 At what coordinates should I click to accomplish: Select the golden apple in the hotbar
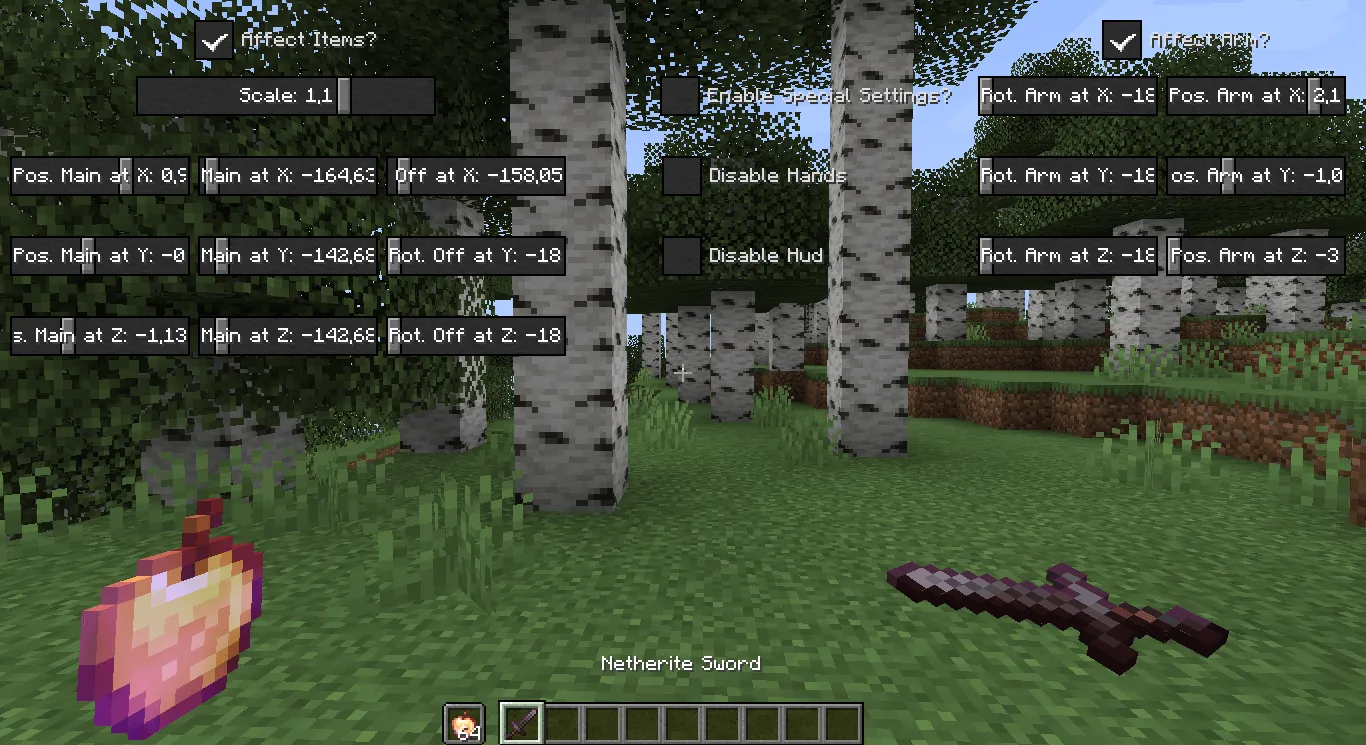point(466,723)
